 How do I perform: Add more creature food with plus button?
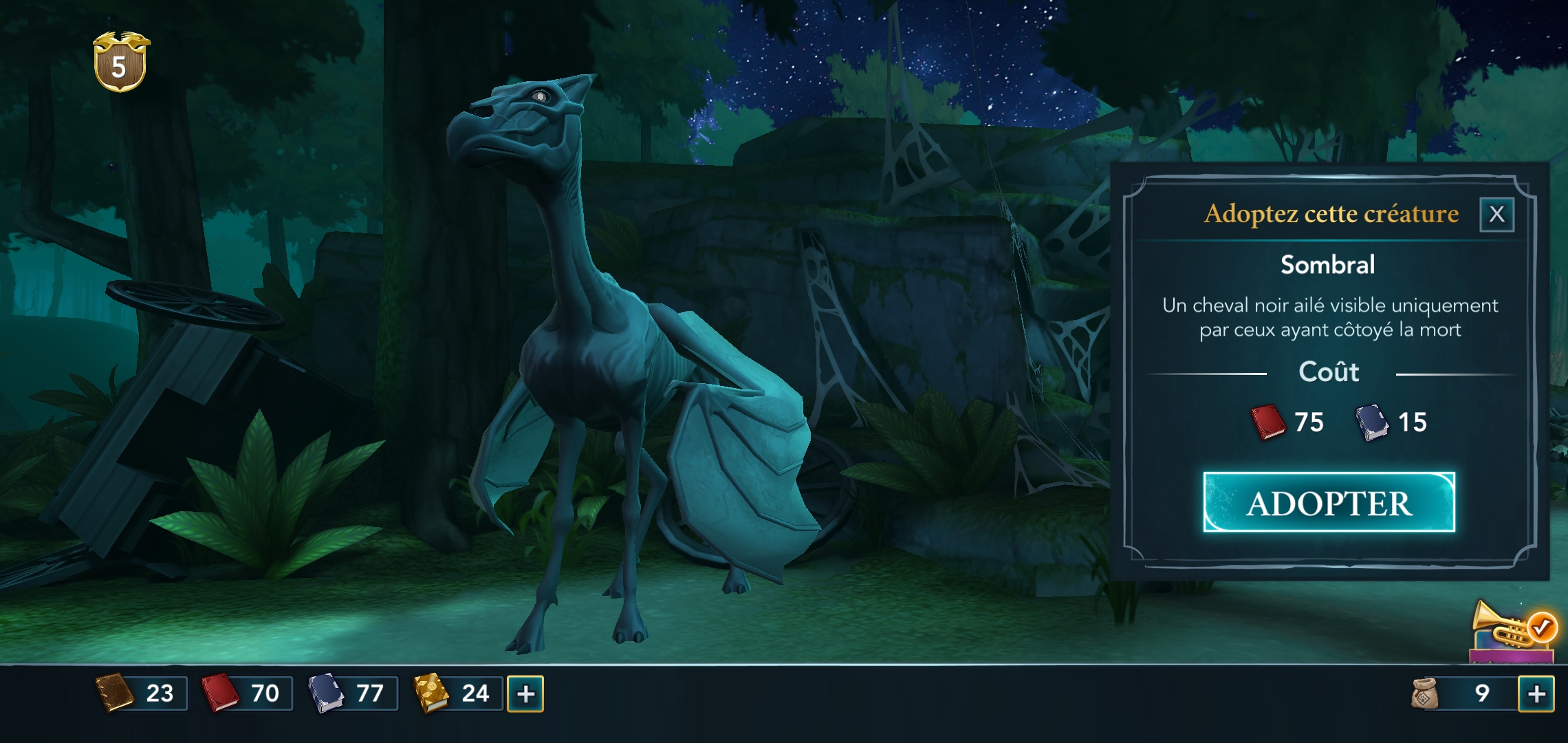click(x=1536, y=693)
